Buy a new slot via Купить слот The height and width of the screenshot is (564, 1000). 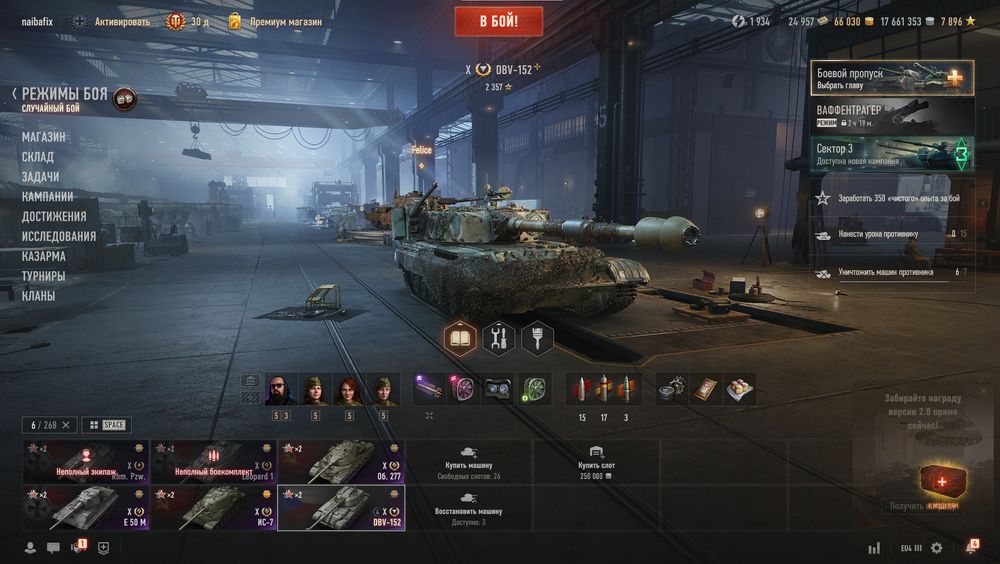(596, 462)
